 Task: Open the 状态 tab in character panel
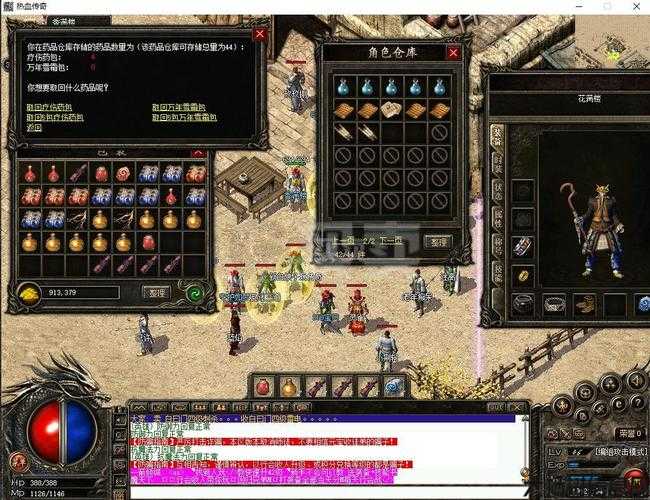click(x=497, y=187)
